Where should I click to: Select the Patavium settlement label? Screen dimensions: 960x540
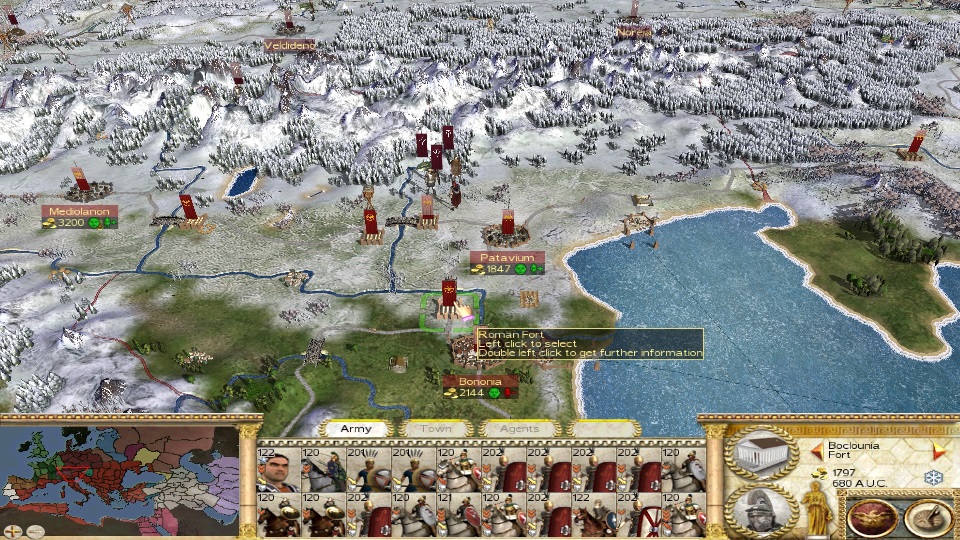click(506, 257)
